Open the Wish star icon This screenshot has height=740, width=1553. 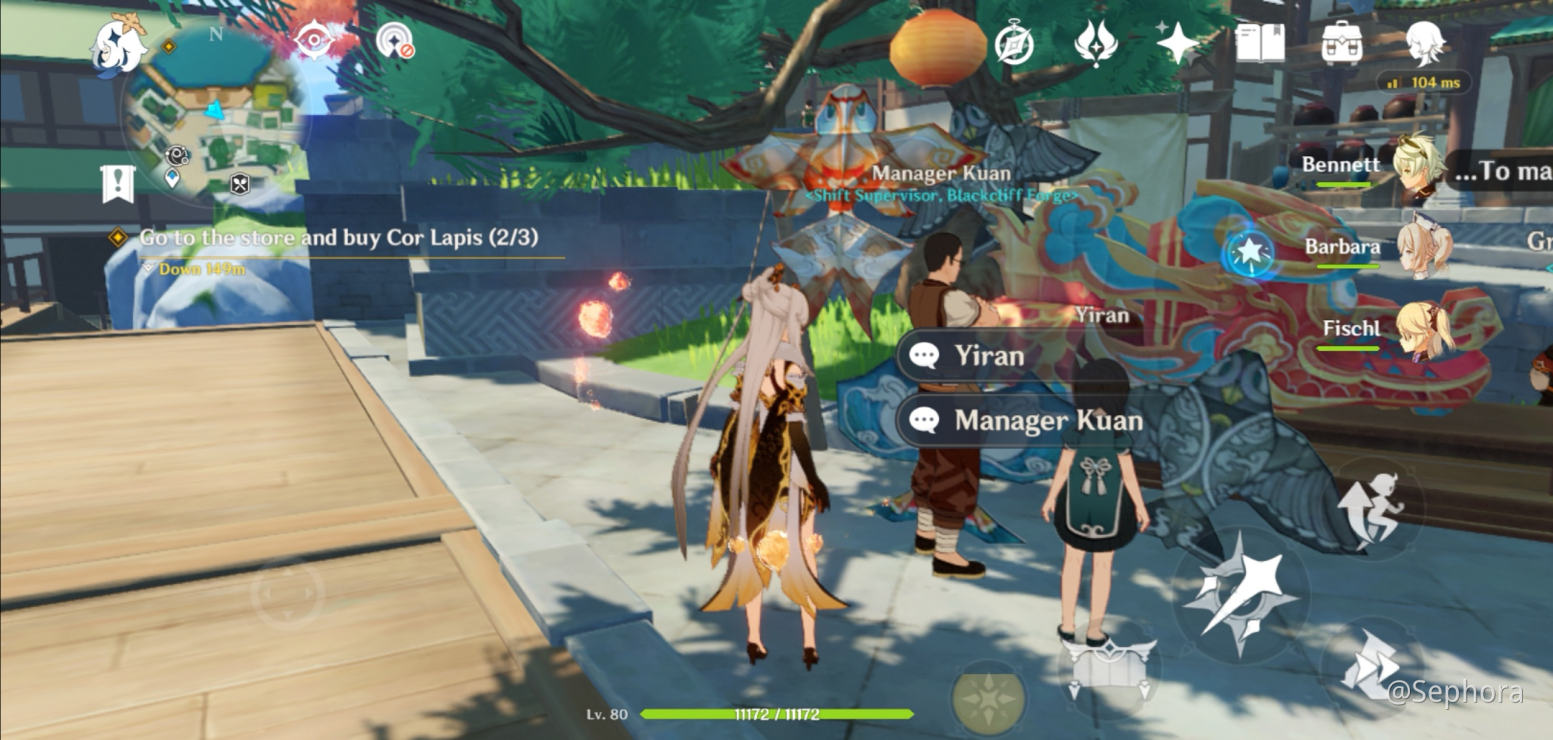(1178, 44)
